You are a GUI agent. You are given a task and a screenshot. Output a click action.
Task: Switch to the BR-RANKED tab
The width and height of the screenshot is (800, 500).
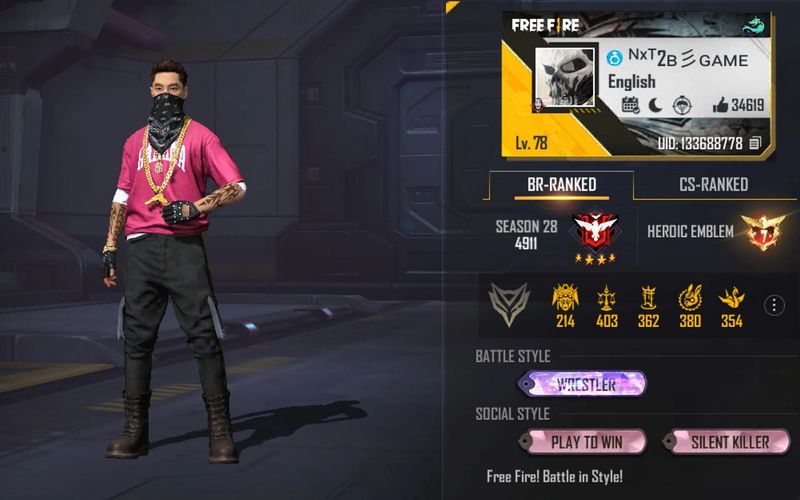pyautogui.click(x=561, y=185)
